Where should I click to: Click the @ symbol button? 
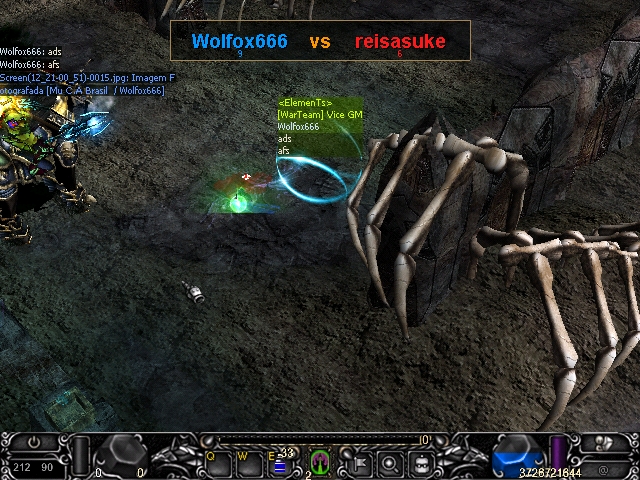[x=603, y=469]
